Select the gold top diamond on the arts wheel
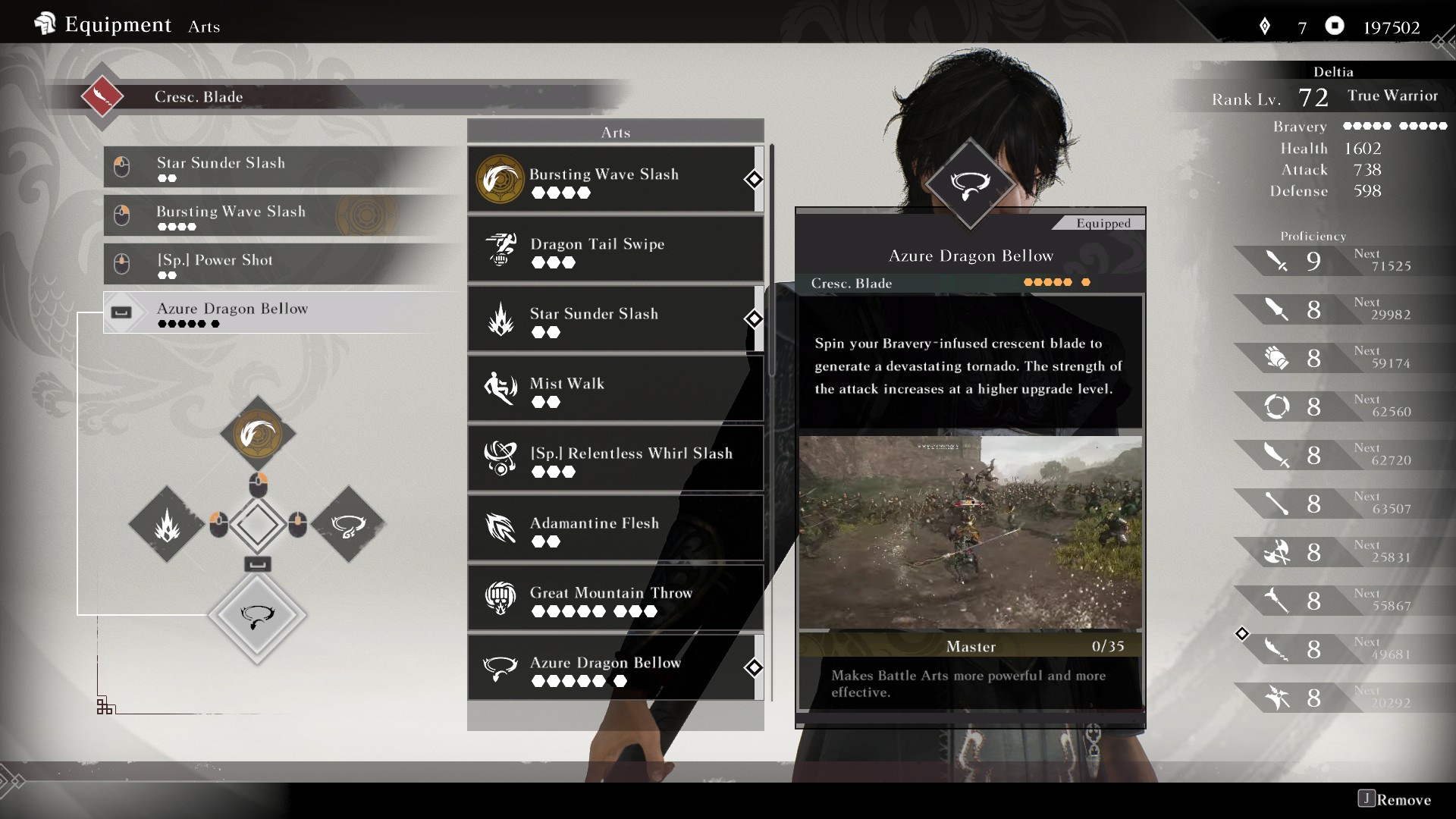Screen dimensions: 1456x819 [x=258, y=434]
